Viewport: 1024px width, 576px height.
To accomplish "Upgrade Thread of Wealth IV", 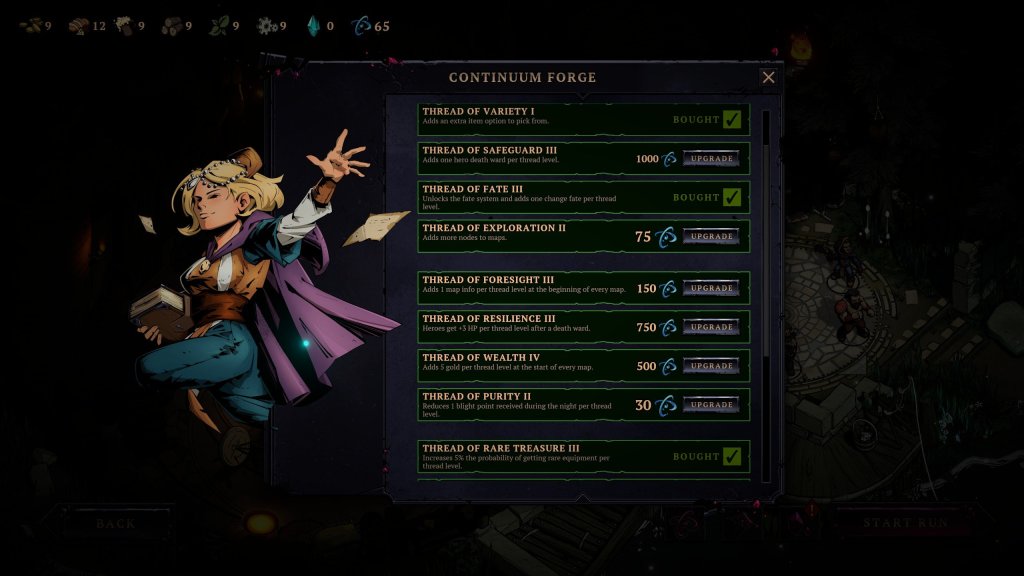I will [x=711, y=366].
